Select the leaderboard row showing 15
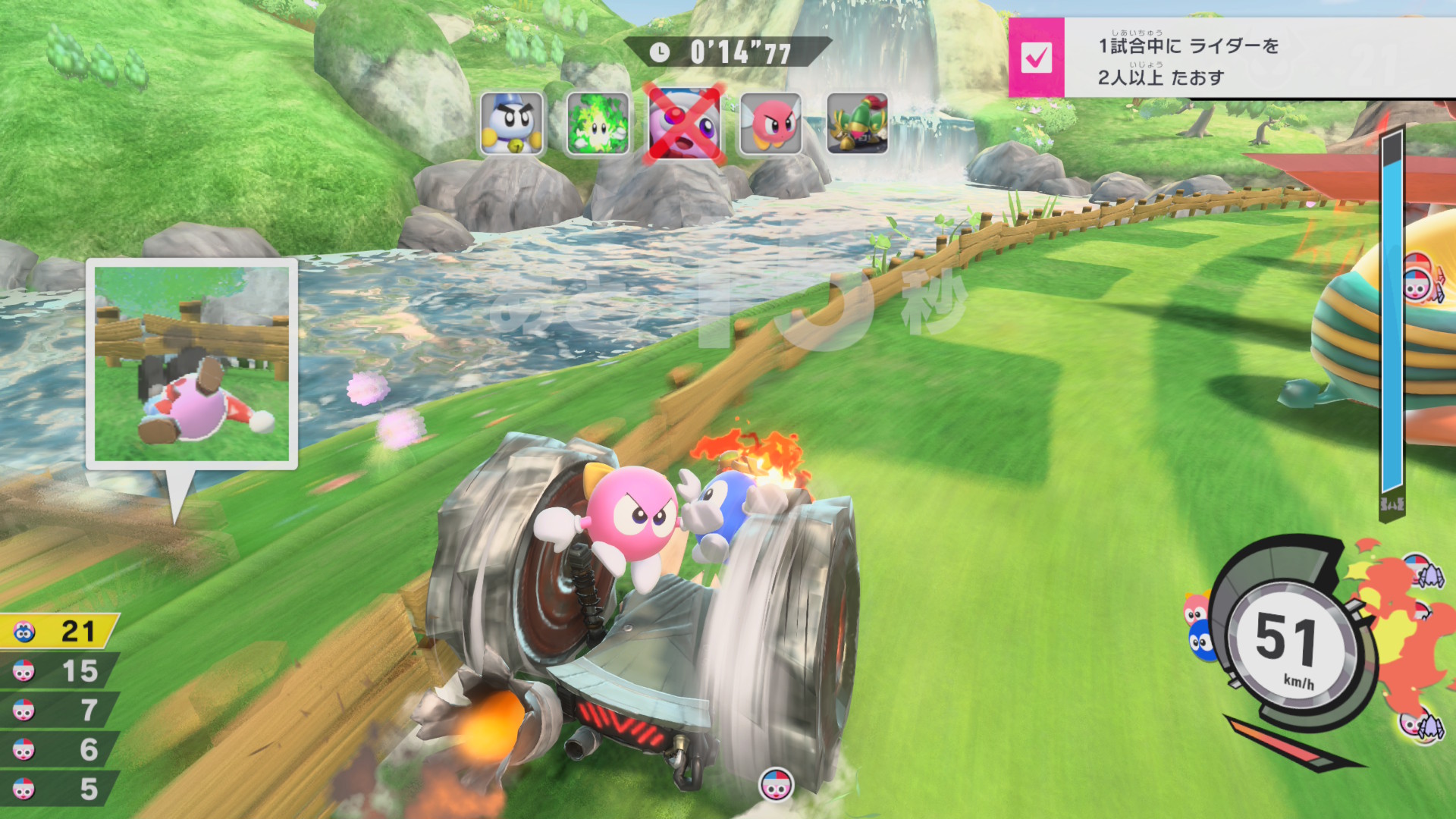 (59, 671)
